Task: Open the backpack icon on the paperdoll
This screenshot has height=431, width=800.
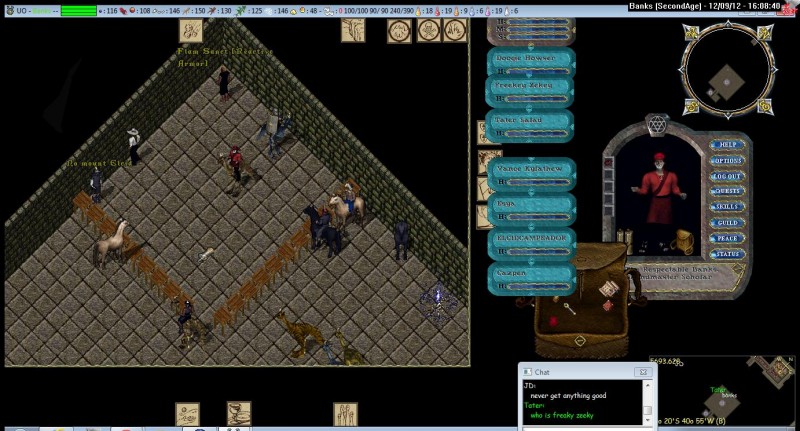Action: coord(685,241)
